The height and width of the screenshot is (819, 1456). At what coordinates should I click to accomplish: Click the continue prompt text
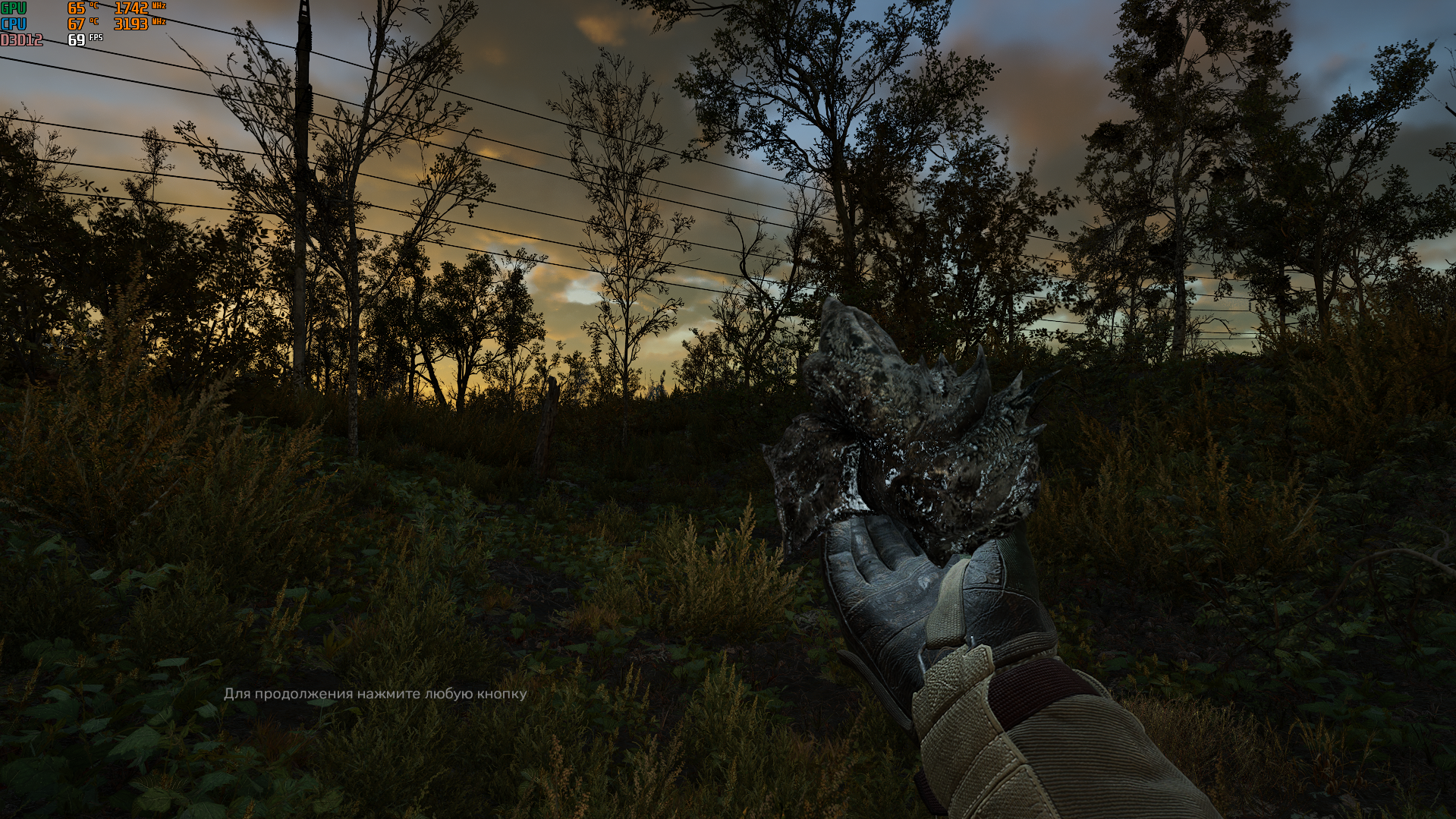coord(375,694)
